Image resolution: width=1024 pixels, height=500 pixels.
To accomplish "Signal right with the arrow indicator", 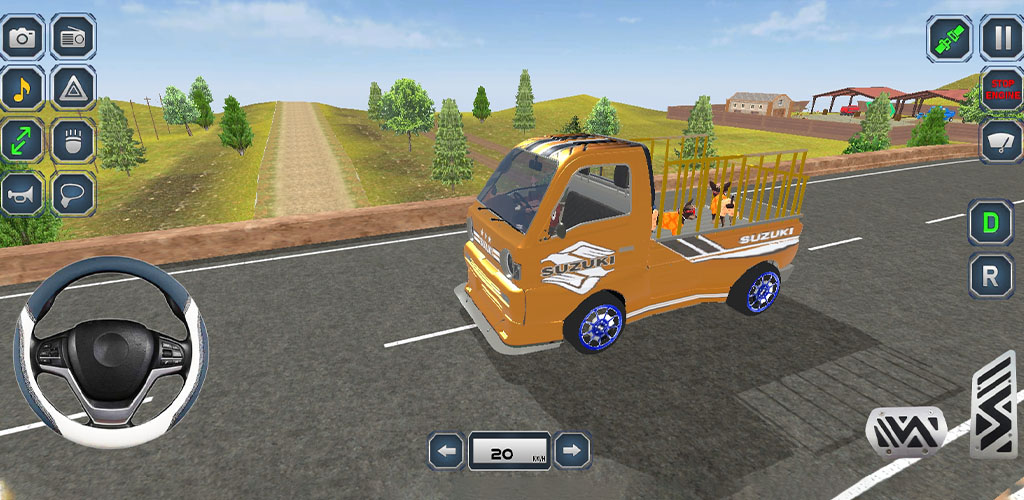I will click(x=572, y=452).
